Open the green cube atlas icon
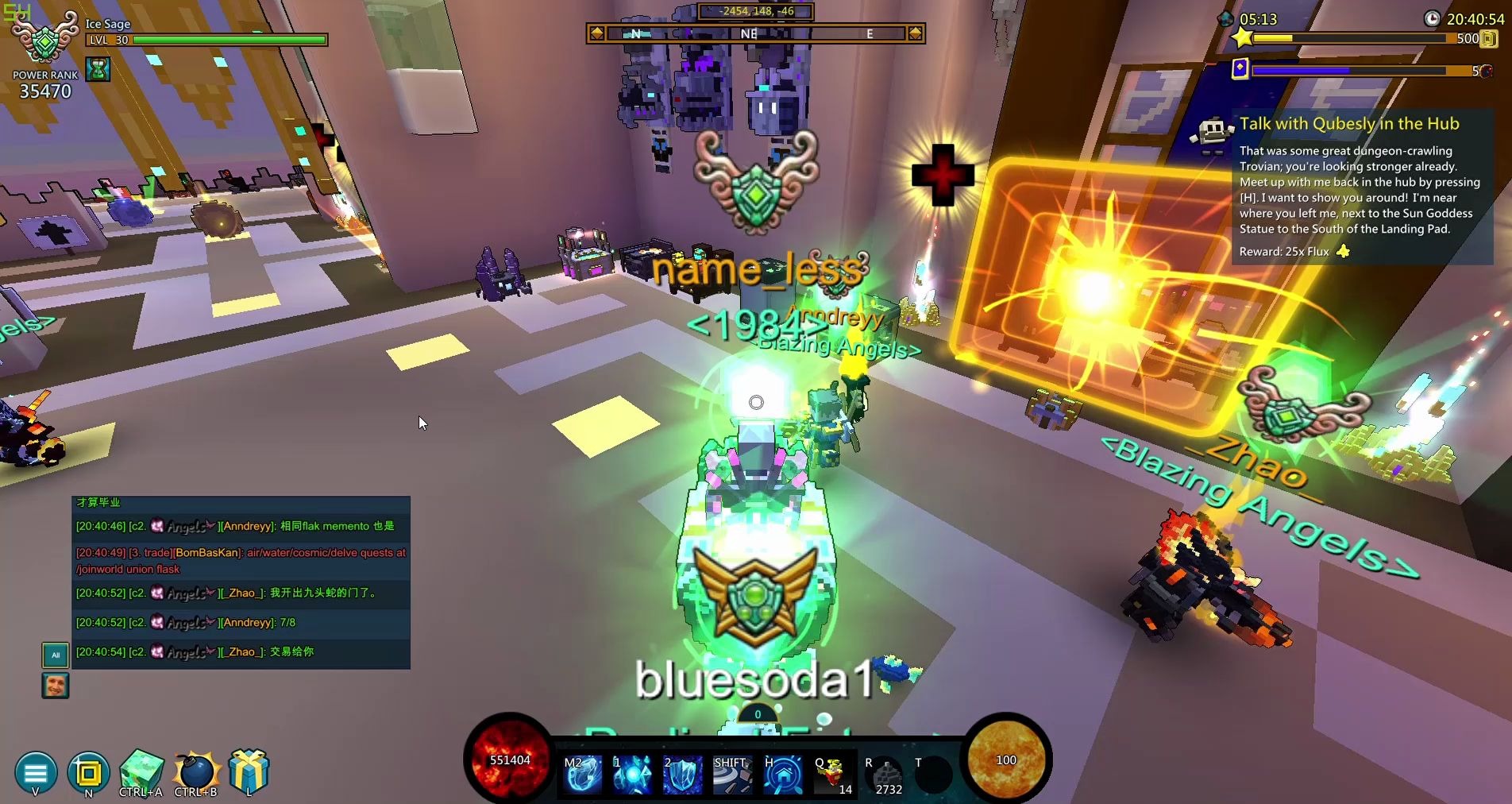This screenshot has height=804, width=1512. click(x=141, y=769)
